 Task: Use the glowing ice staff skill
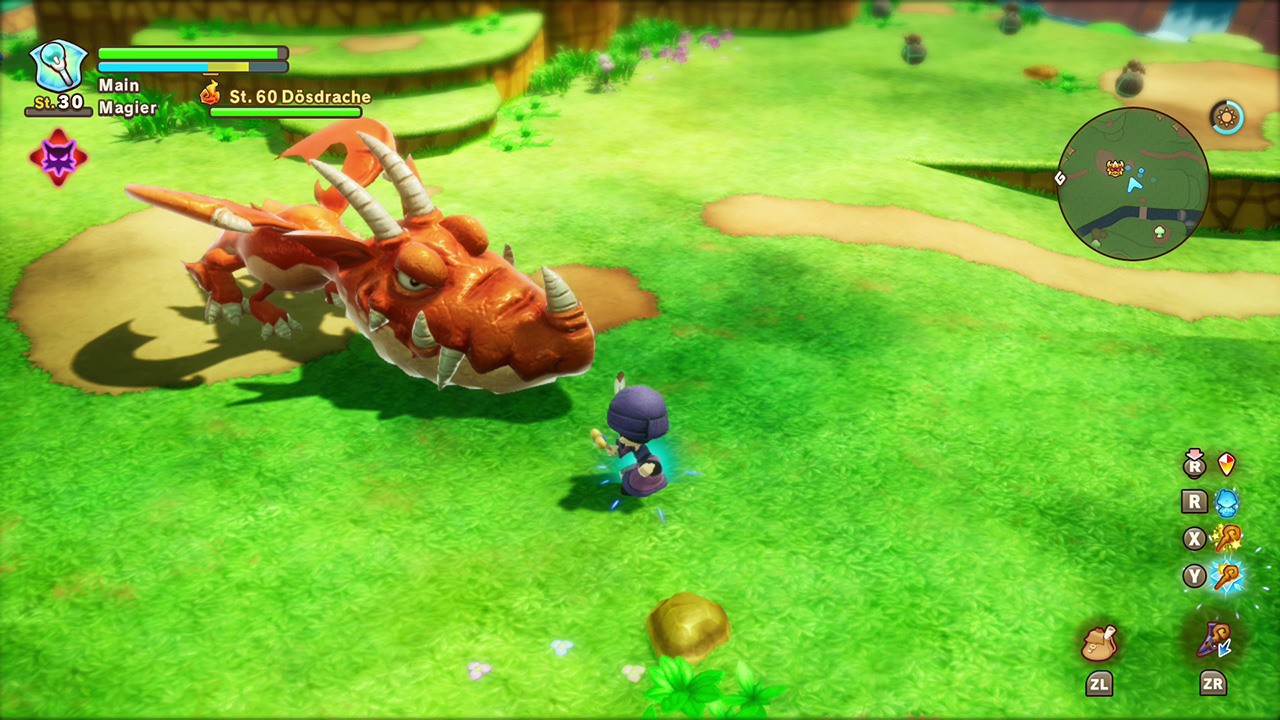click(x=1226, y=576)
